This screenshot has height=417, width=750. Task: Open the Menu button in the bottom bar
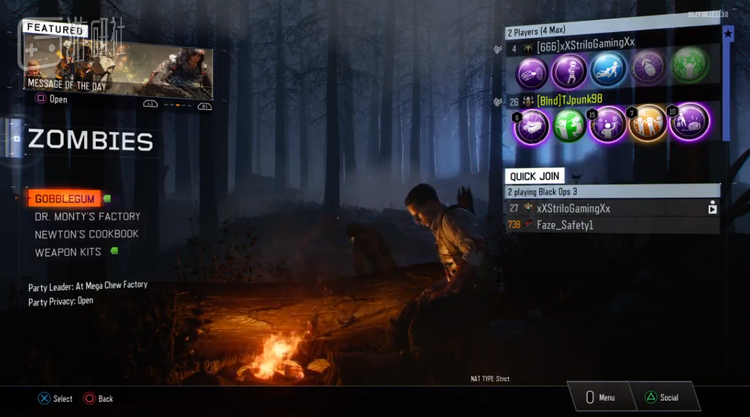pyautogui.click(x=599, y=397)
